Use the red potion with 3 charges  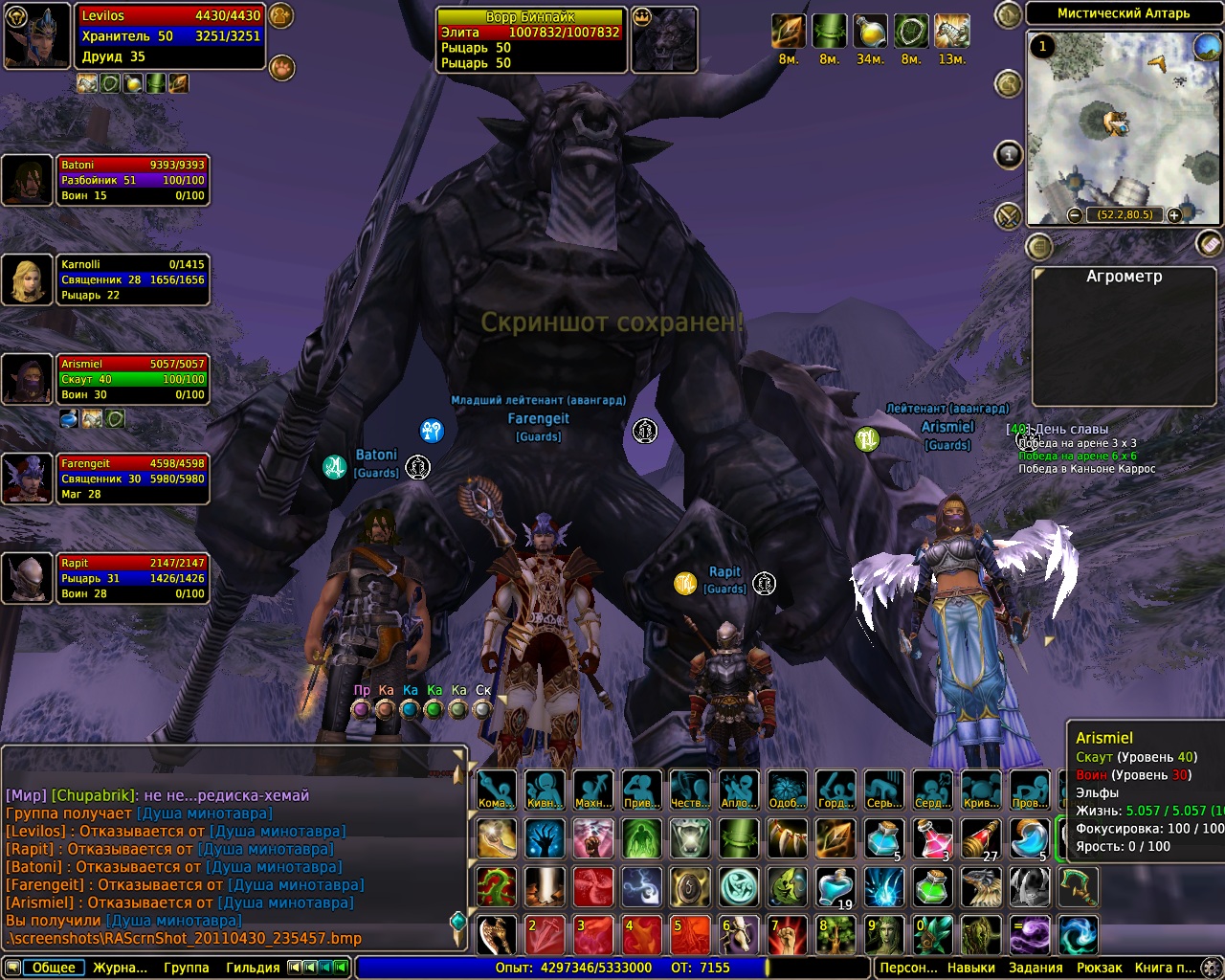932,838
